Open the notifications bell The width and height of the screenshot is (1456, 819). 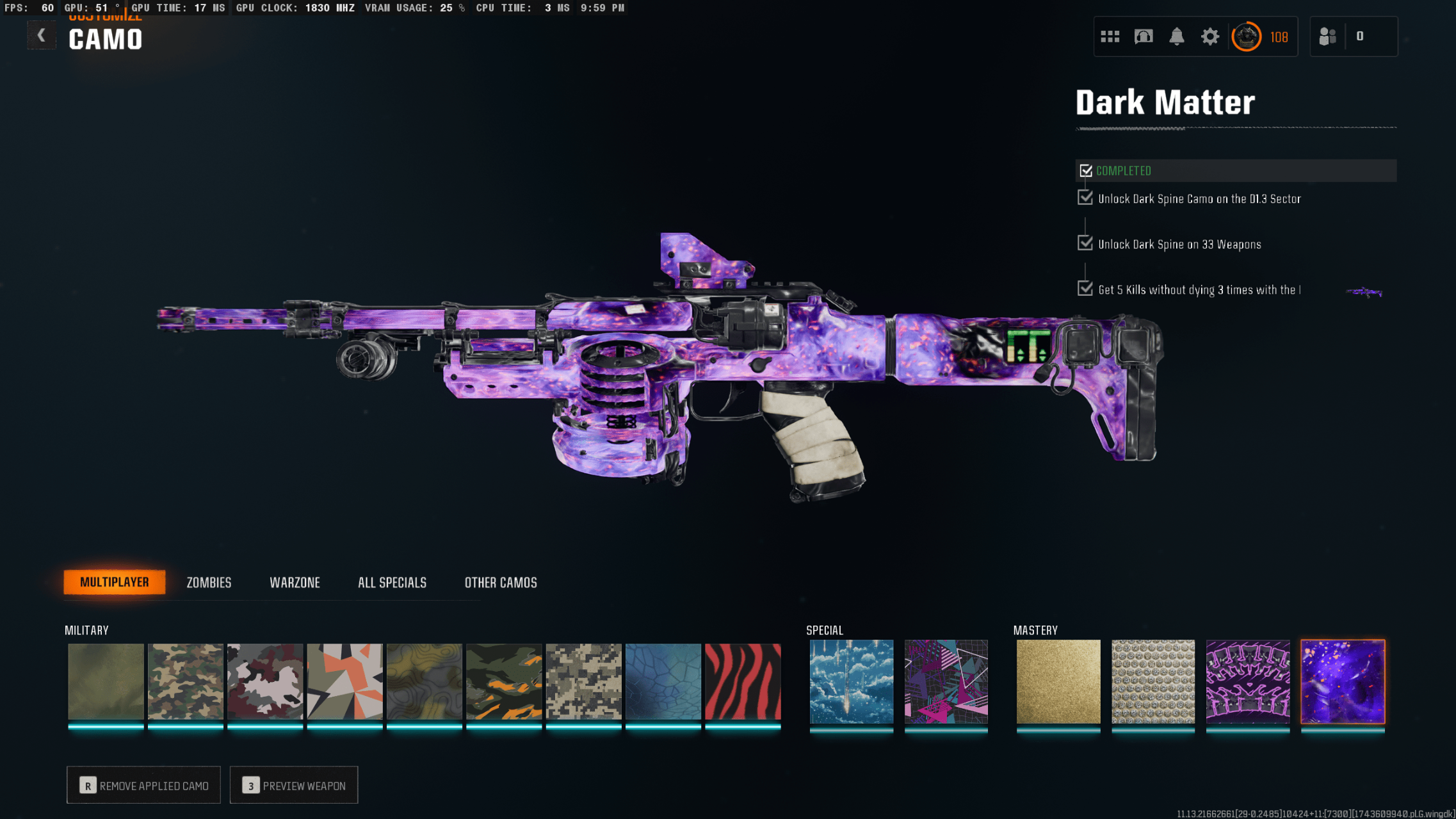tap(1177, 36)
